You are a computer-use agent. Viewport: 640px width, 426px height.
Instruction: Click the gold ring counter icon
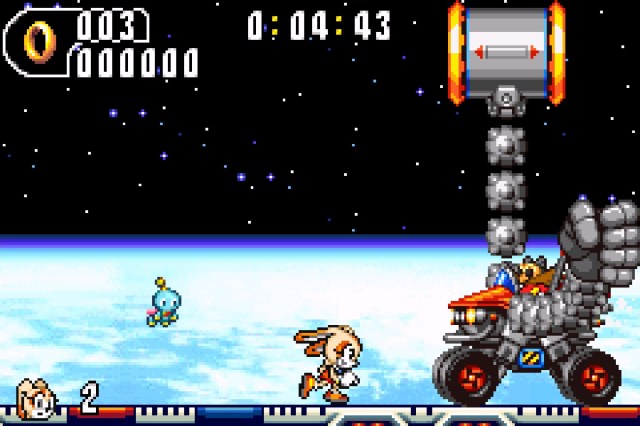pos(42,40)
